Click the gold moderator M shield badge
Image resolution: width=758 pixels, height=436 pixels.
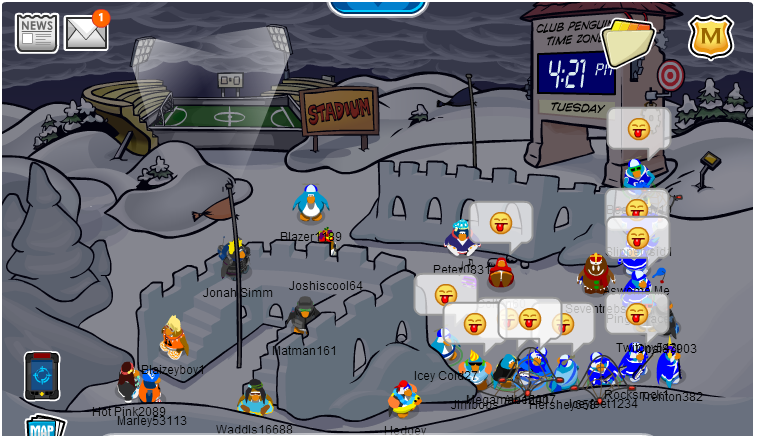pos(711,38)
